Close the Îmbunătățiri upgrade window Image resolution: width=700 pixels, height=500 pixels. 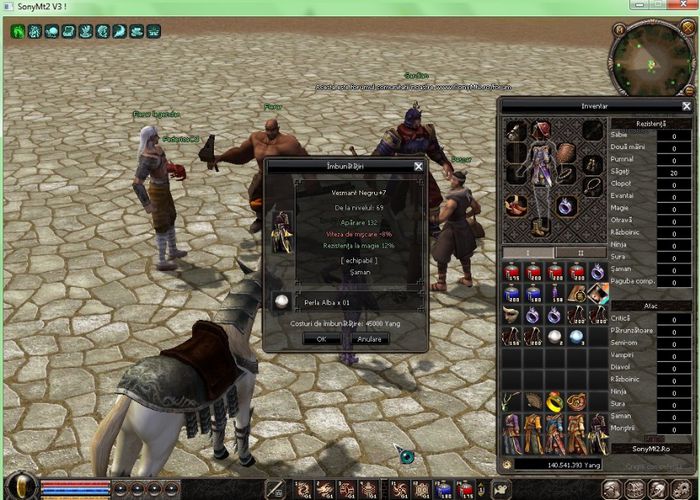(418, 166)
